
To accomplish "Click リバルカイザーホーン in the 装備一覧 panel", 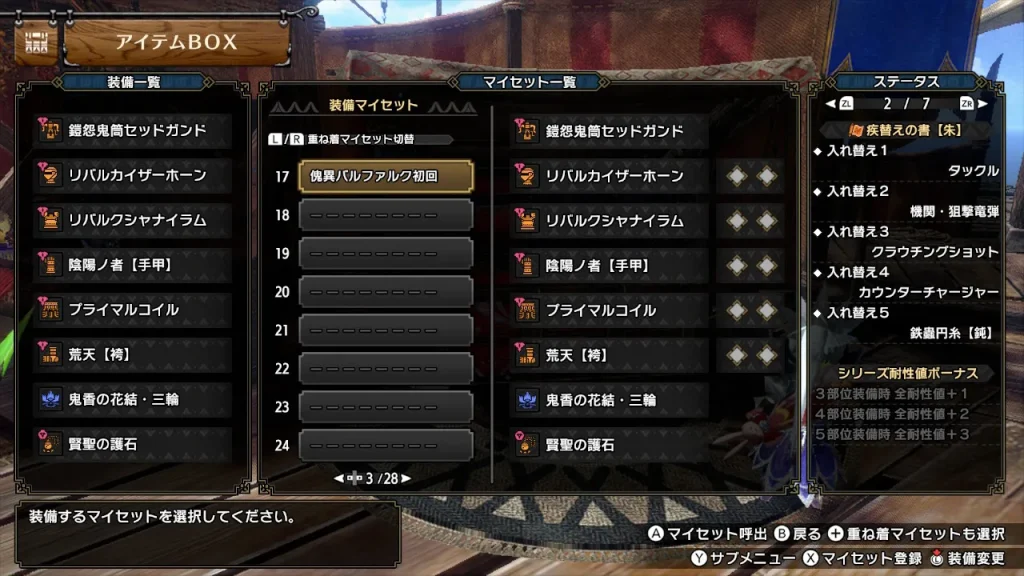I will click(x=136, y=175).
